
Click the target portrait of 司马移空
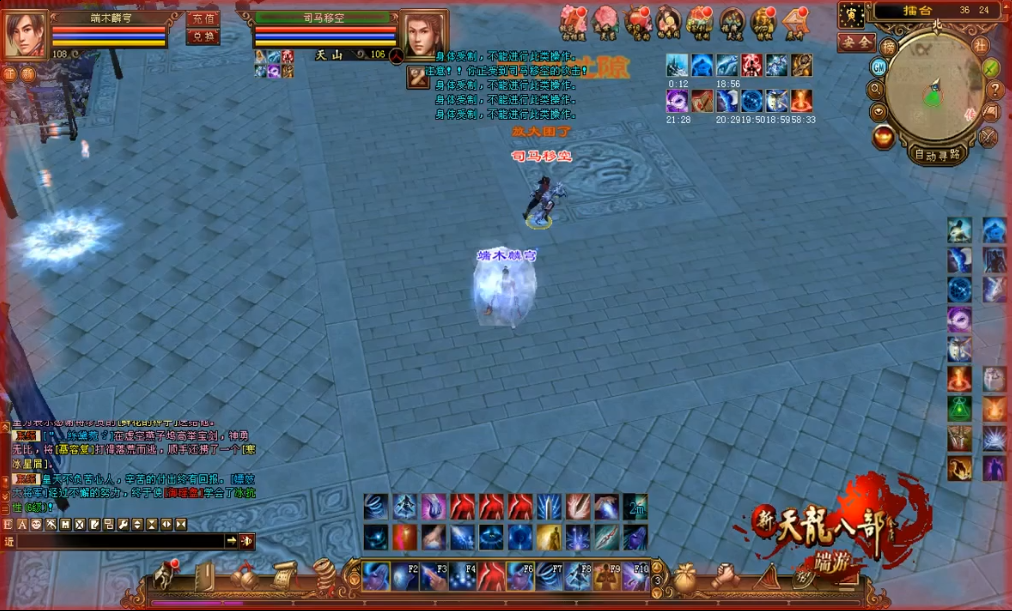pyautogui.click(x=424, y=35)
